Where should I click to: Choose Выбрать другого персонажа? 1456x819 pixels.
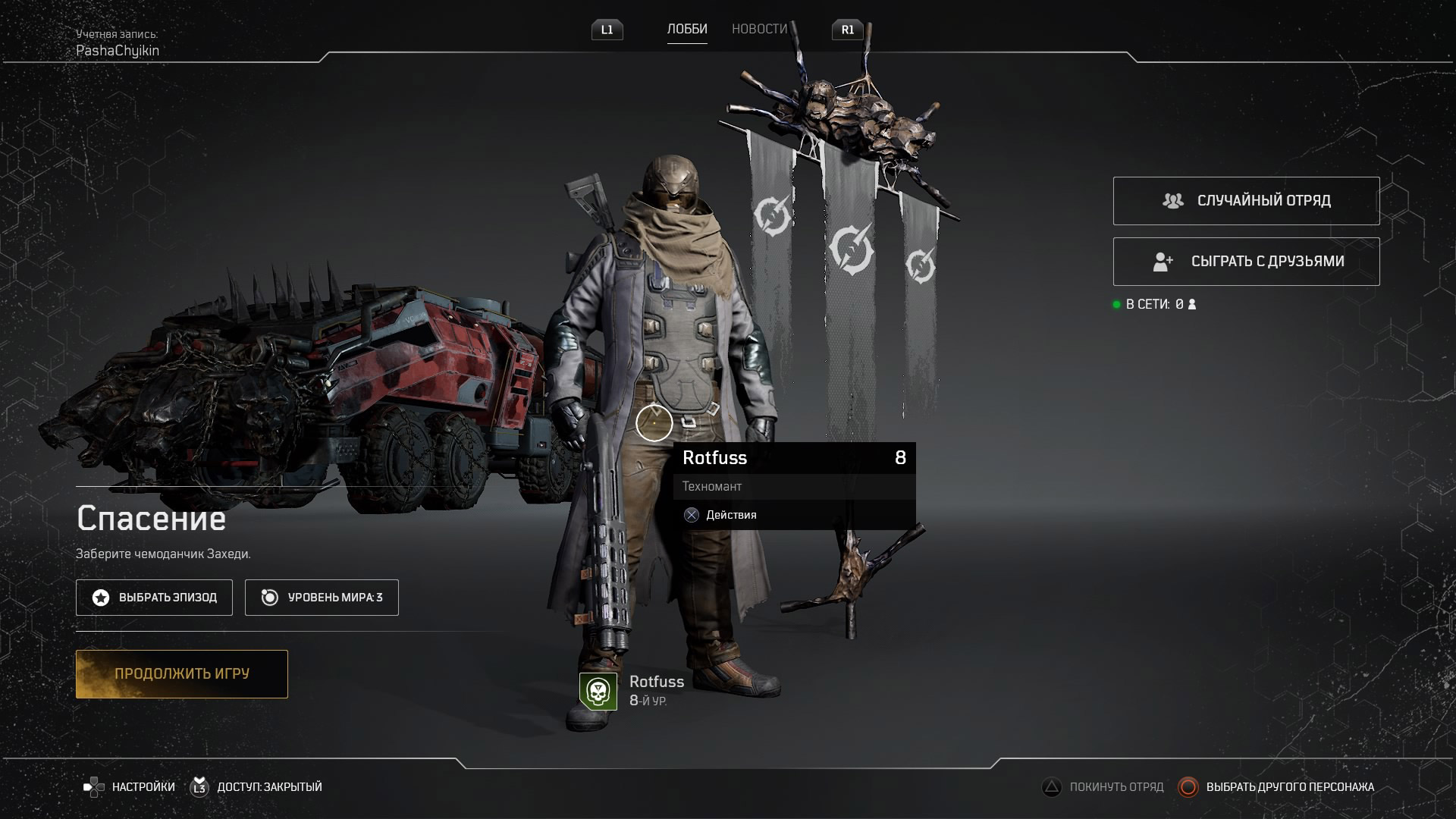tap(1276, 787)
